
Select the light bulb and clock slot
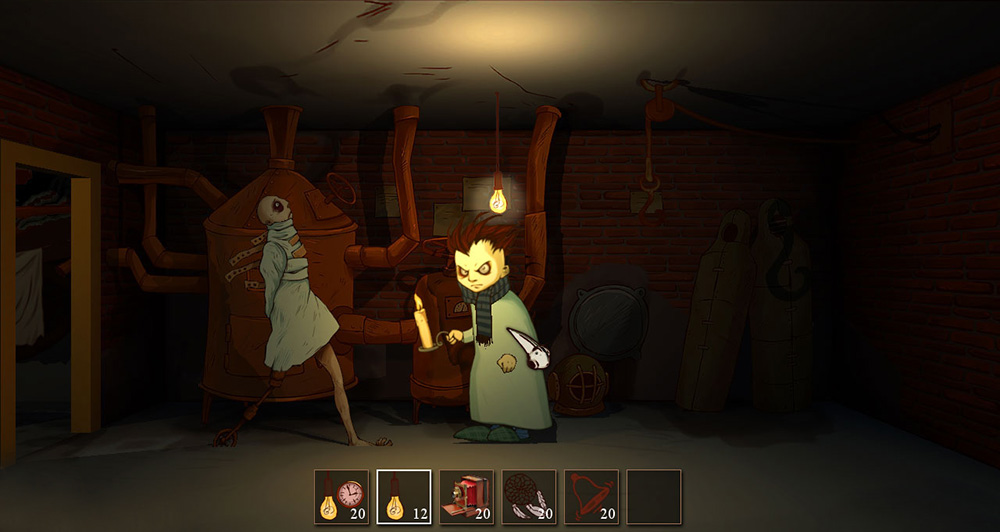[341, 497]
